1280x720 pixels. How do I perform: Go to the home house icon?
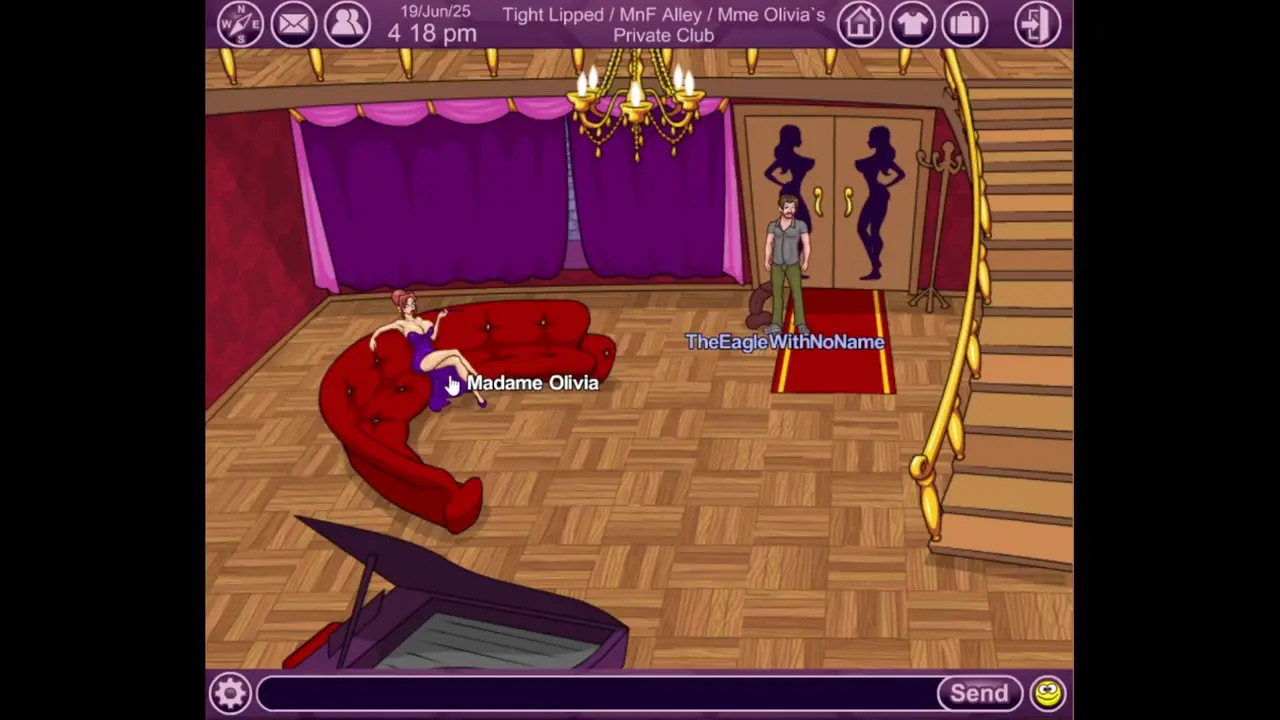coord(860,24)
